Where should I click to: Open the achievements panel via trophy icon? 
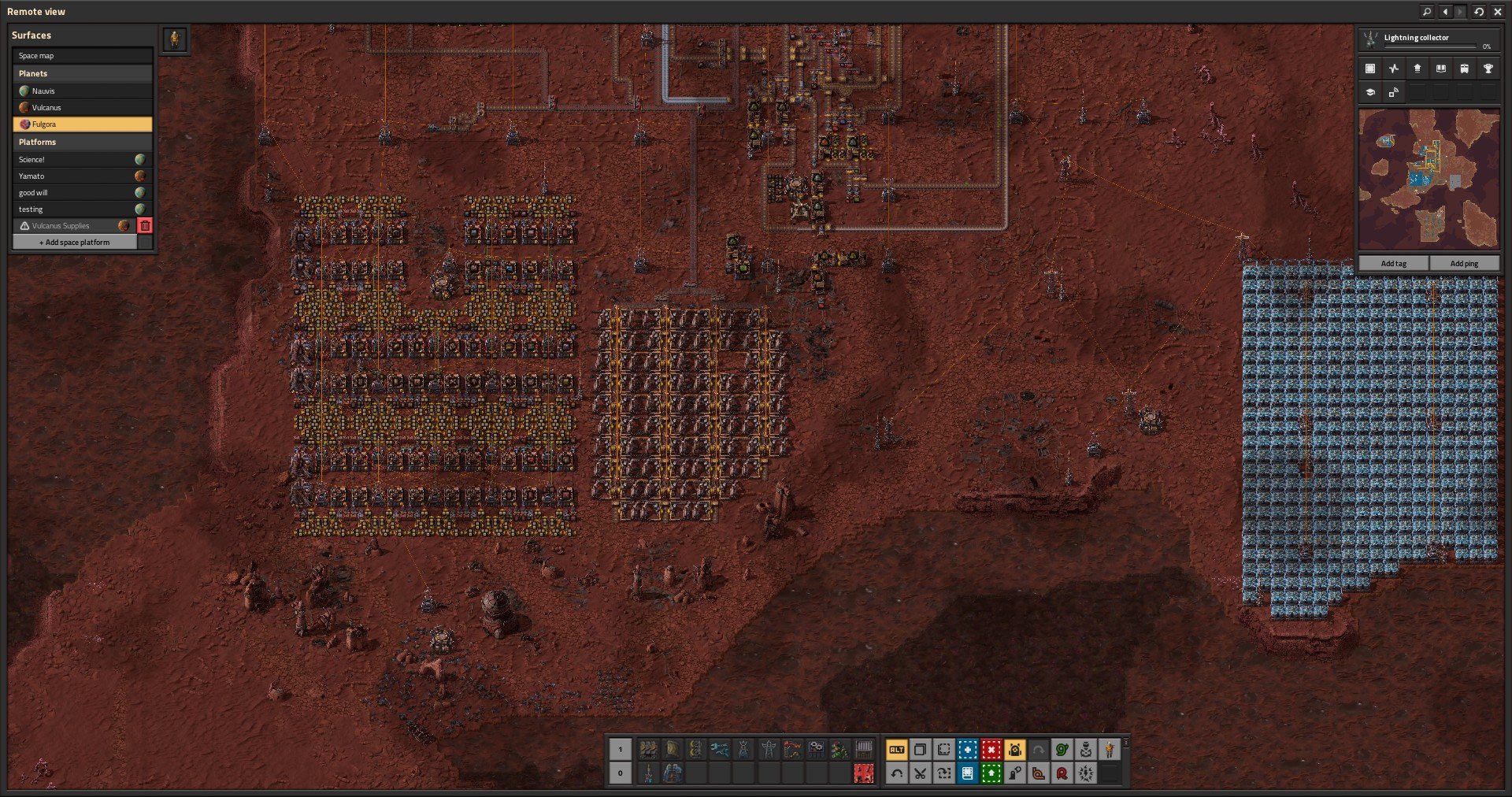coord(1488,69)
